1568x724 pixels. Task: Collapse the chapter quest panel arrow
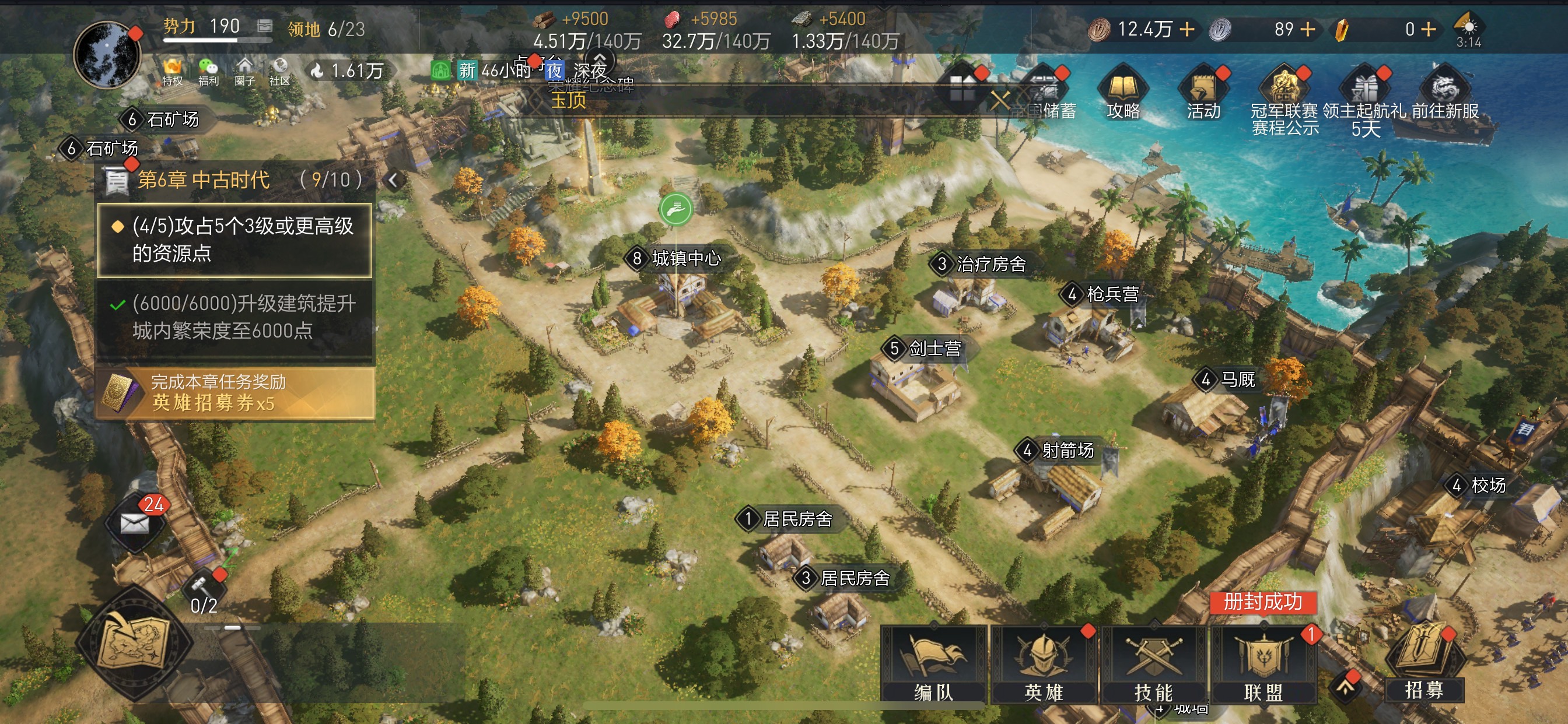393,180
